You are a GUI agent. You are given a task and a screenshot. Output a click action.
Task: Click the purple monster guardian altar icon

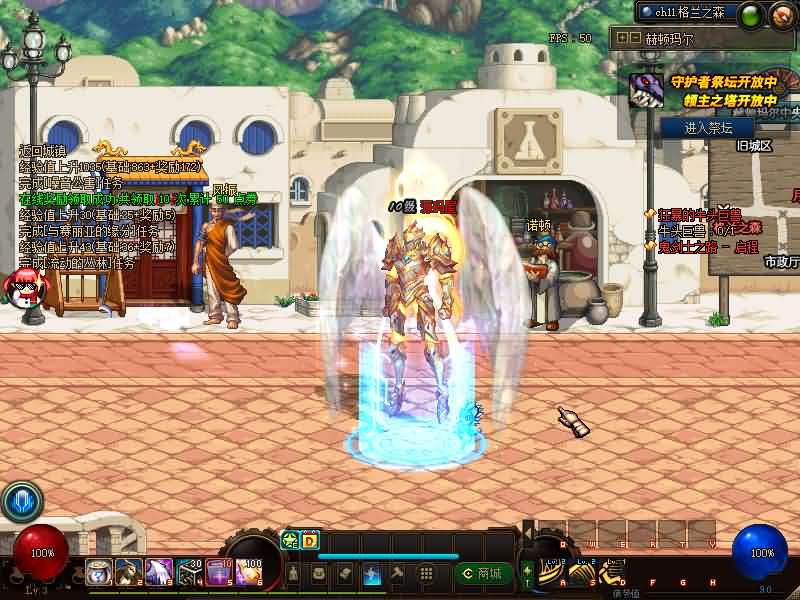tap(645, 90)
